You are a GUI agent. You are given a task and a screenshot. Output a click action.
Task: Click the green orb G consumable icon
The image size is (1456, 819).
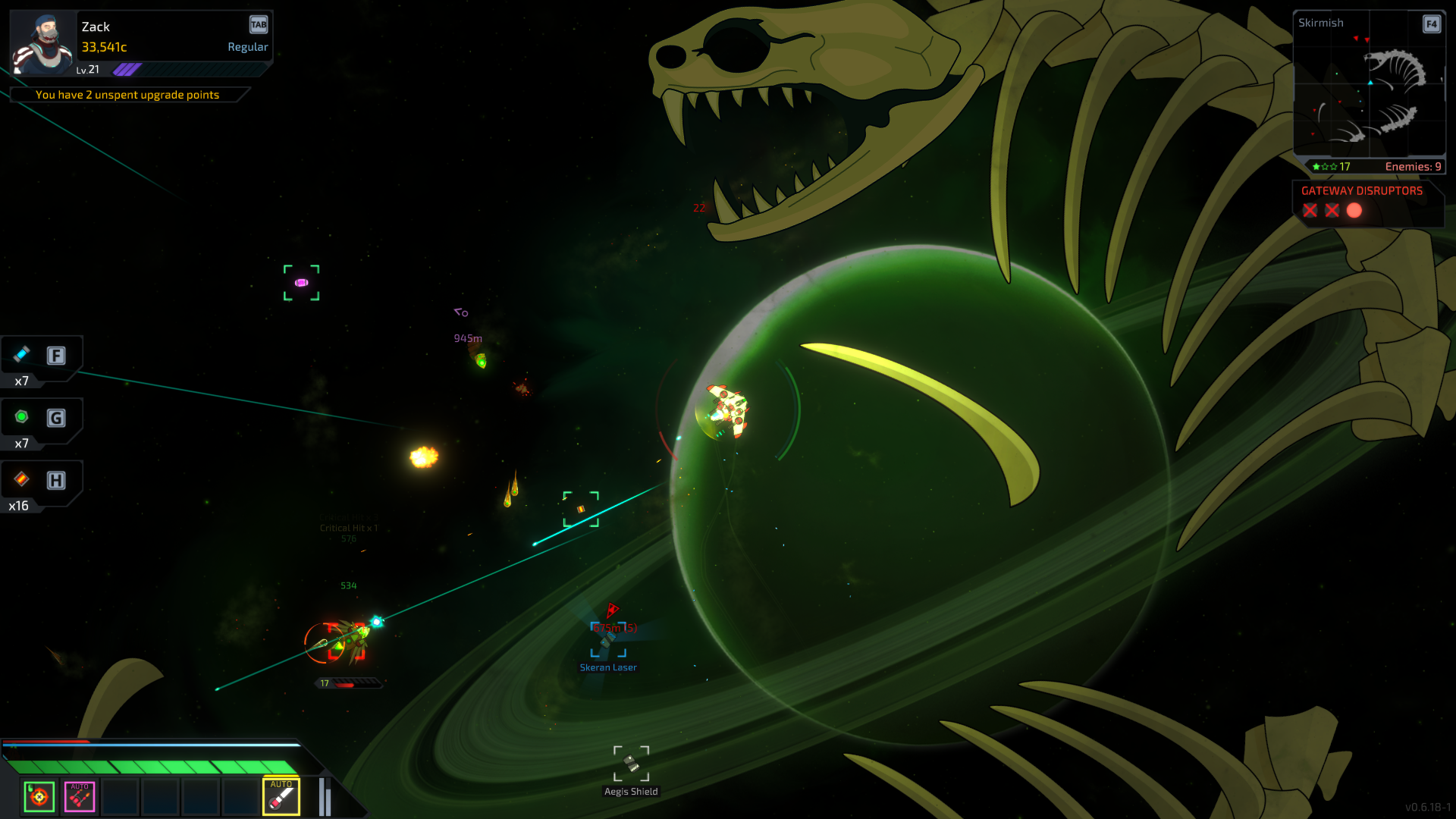[x=22, y=416]
